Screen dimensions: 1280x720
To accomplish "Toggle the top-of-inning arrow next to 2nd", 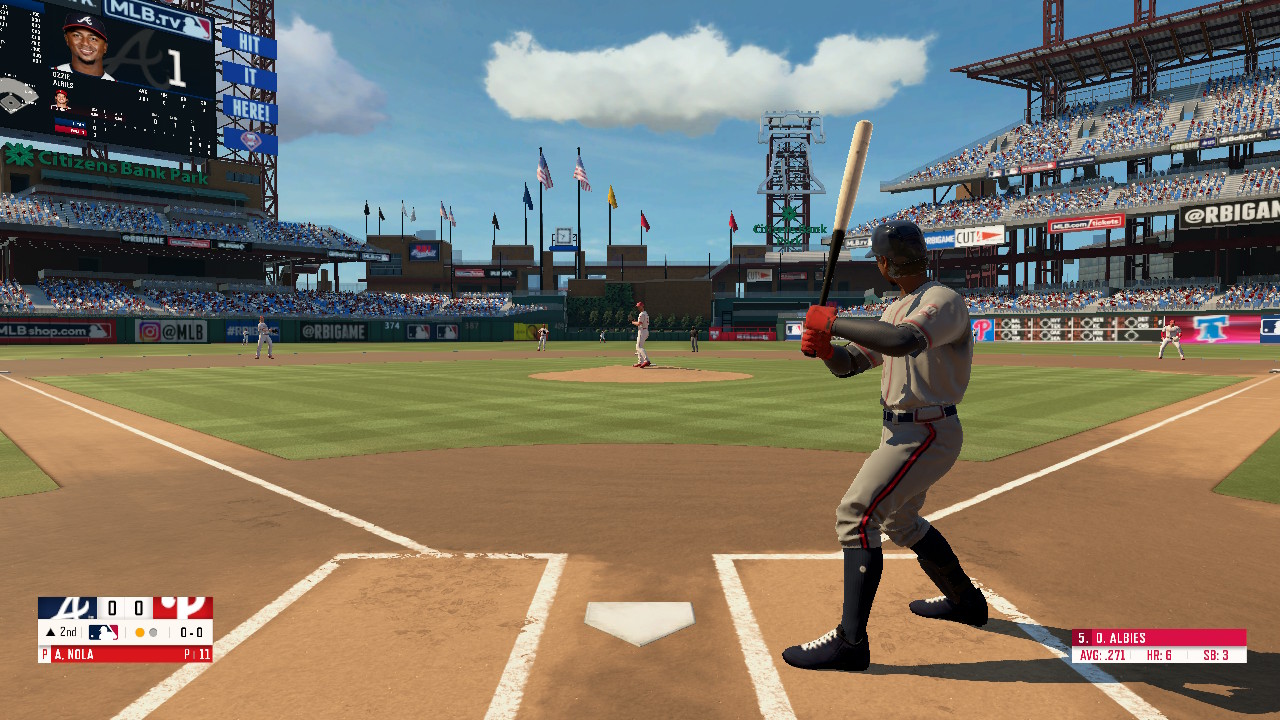I will [51, 631].
